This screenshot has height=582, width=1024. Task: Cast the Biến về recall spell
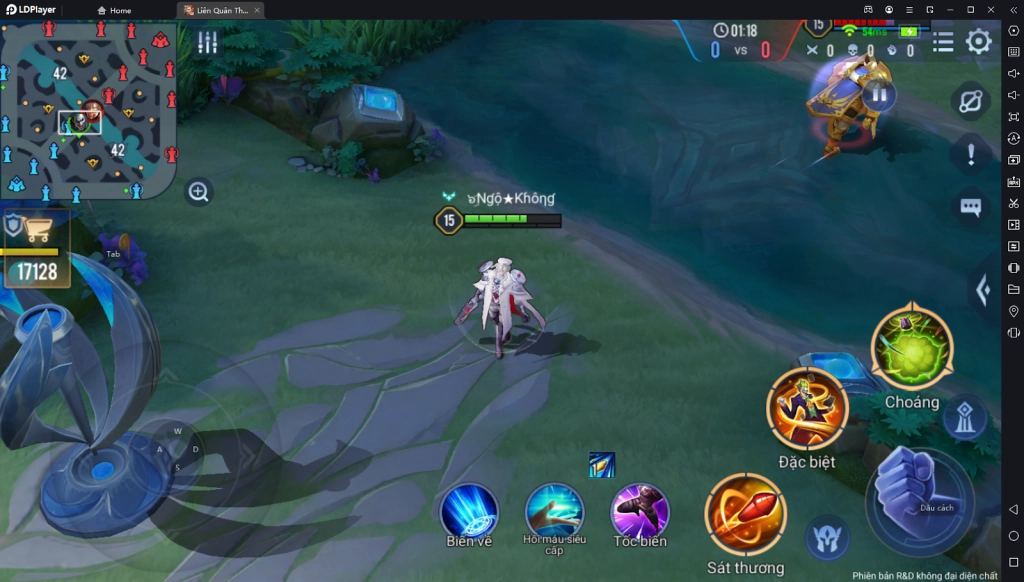click(x=469, y=510)
